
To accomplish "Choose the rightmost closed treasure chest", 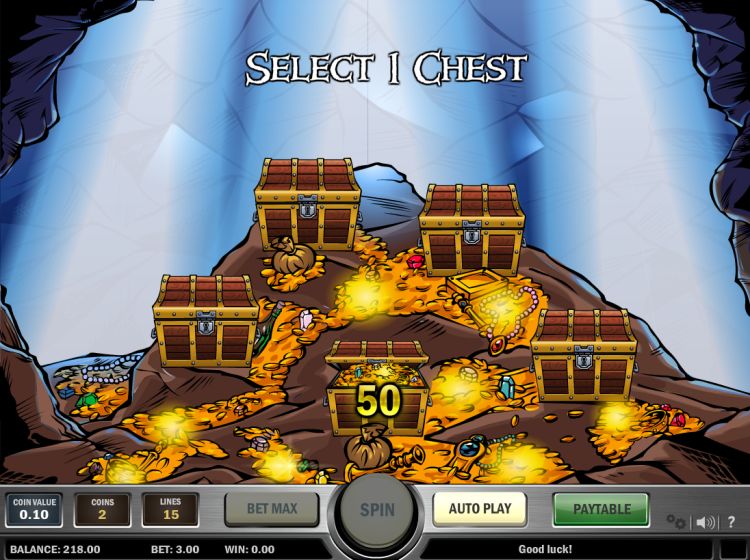I will tap(584, 353).
